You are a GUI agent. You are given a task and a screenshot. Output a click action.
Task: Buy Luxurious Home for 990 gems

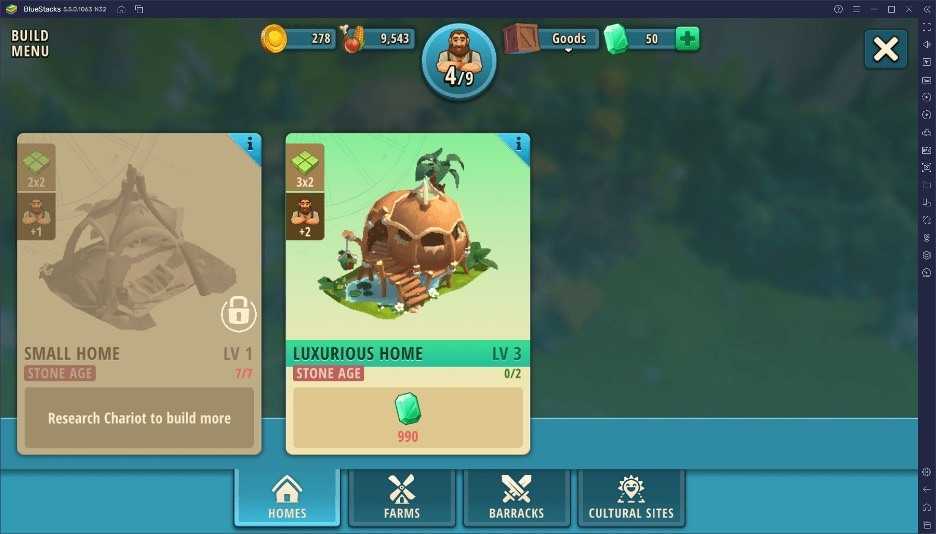click(x=407, y=417)
